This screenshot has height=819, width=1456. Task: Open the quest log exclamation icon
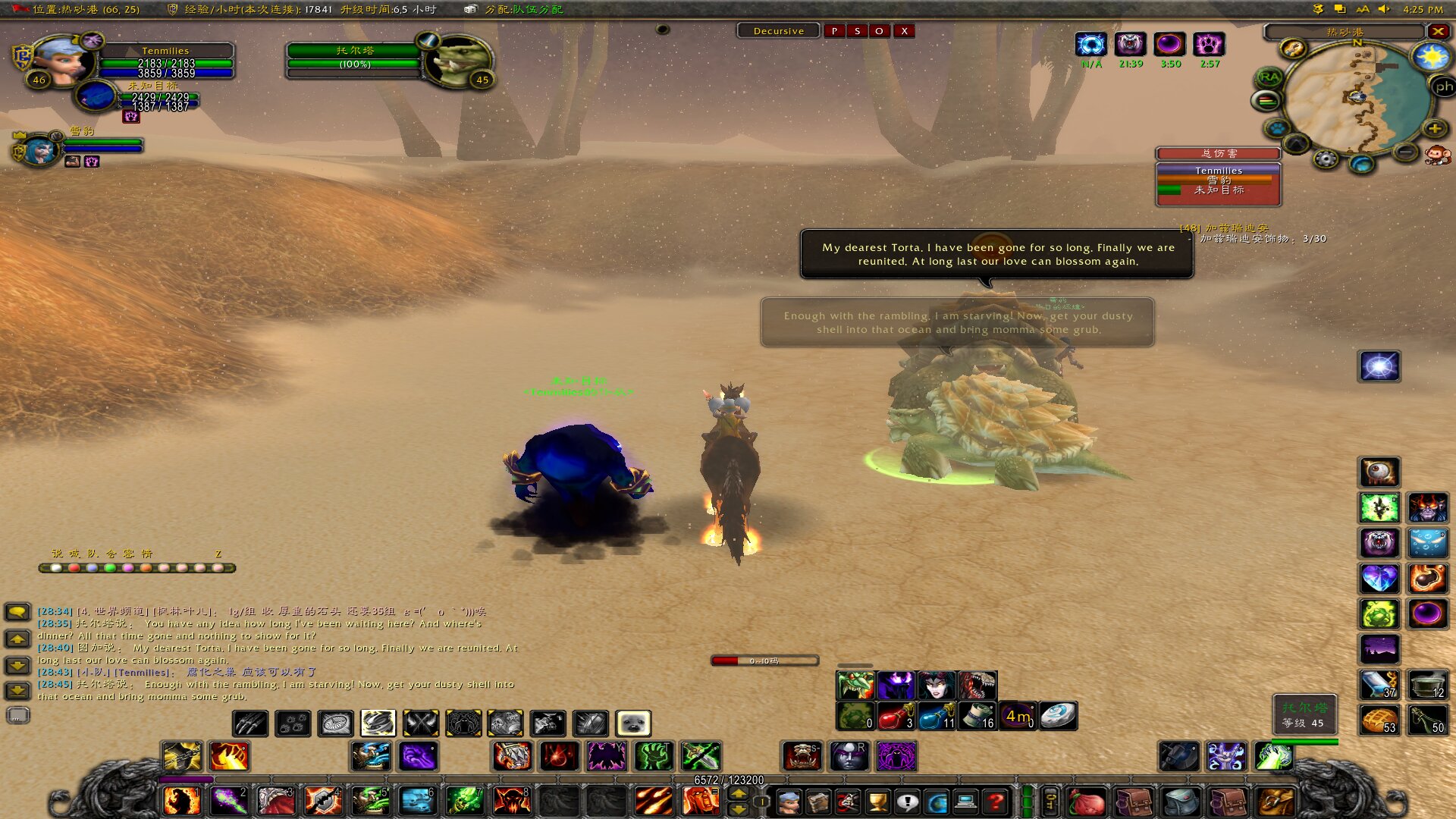908,802
